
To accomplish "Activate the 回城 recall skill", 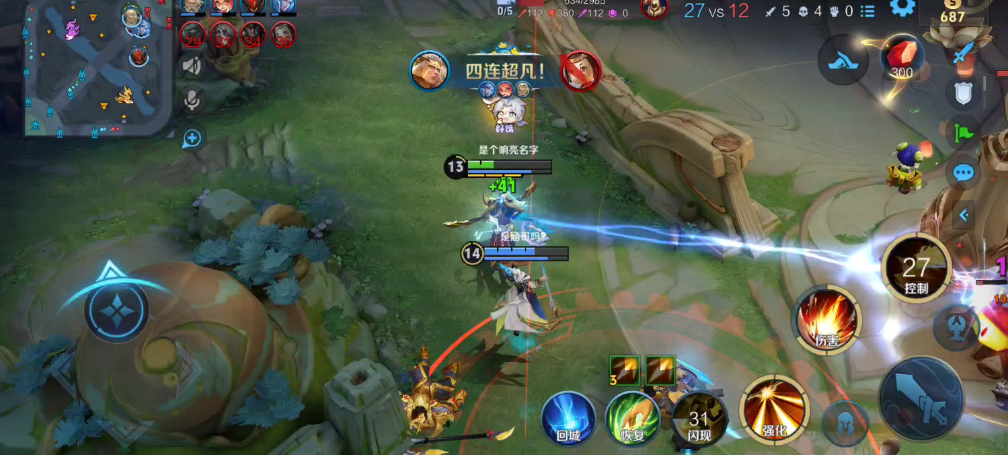I will [x=568, y=417].
